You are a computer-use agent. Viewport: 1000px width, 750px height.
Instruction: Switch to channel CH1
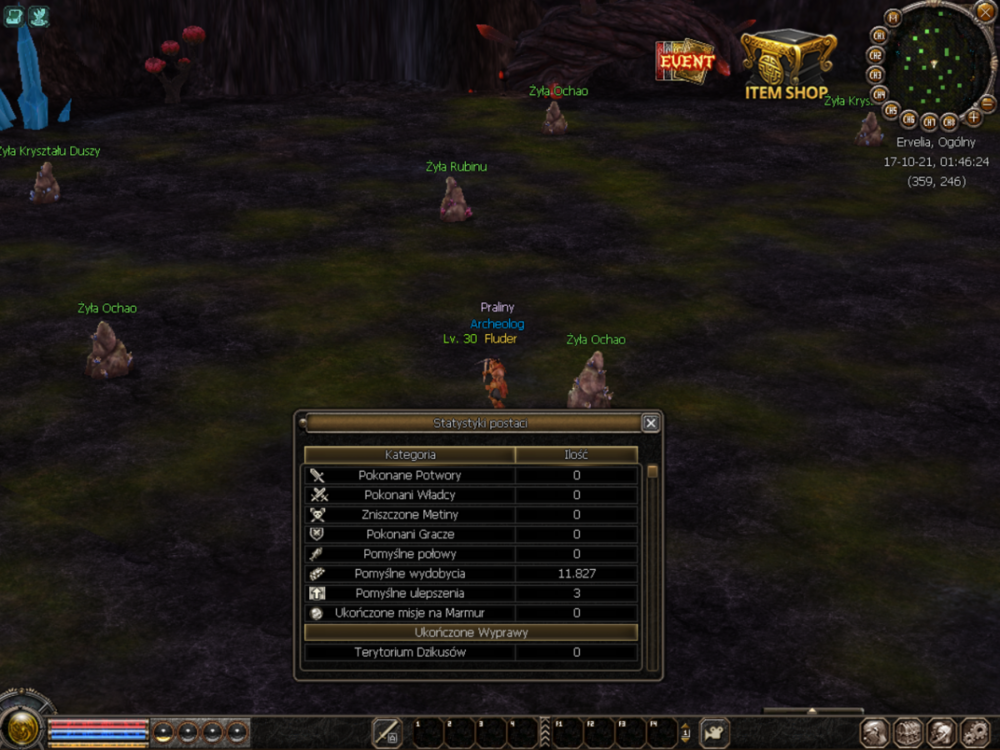[x=881, y=36]
